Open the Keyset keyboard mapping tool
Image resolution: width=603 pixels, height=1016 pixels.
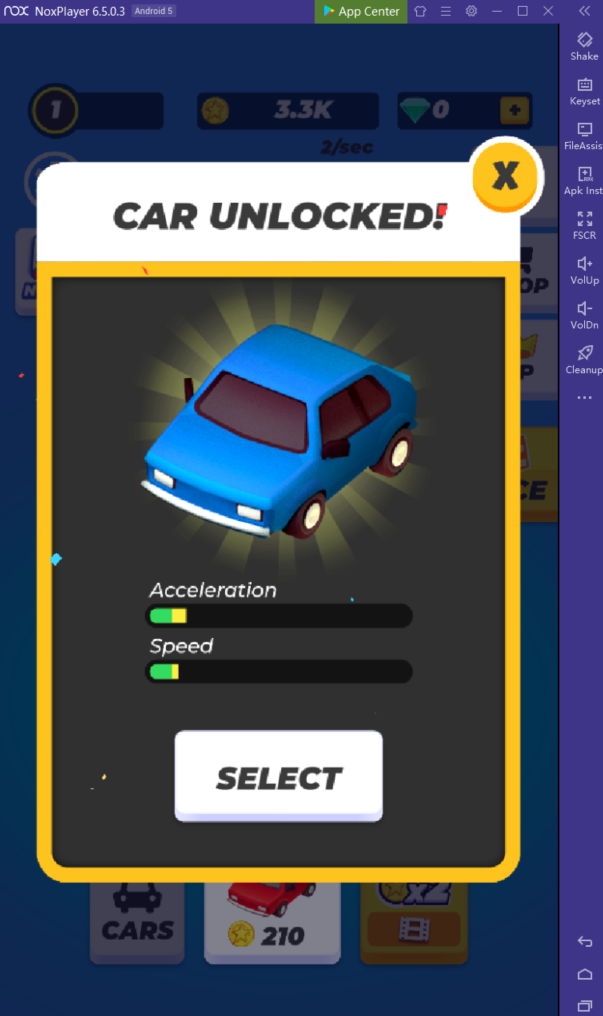pos(584,91)
